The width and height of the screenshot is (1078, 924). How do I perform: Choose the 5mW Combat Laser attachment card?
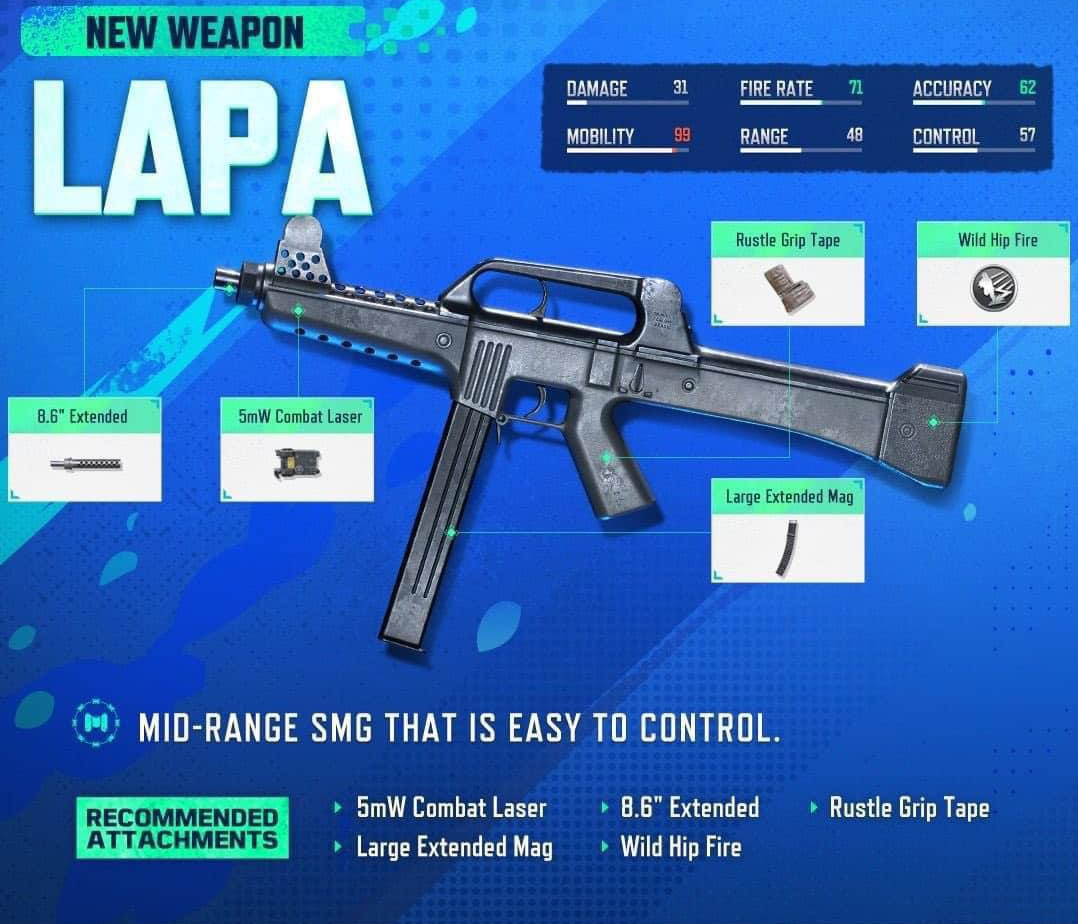[297, 449]
